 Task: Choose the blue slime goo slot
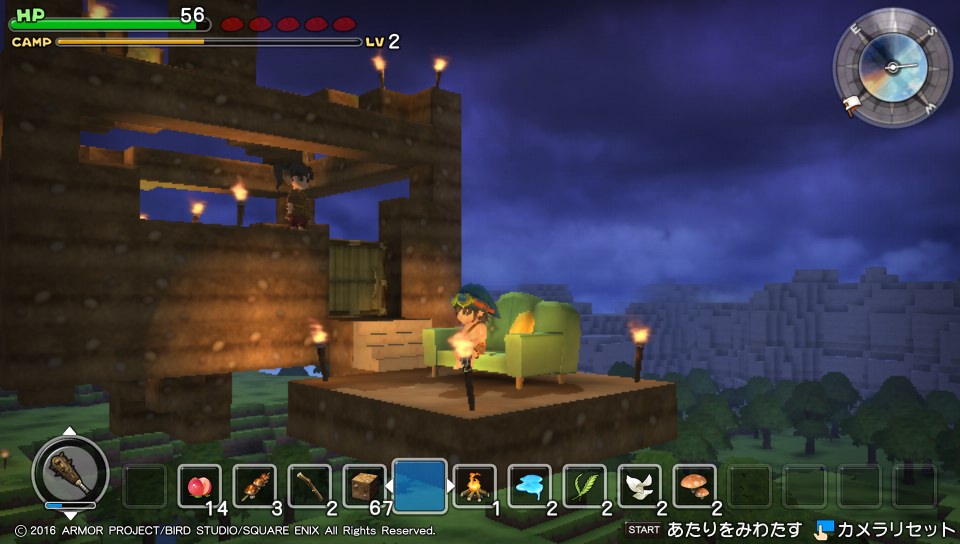(x=529, y=487)
